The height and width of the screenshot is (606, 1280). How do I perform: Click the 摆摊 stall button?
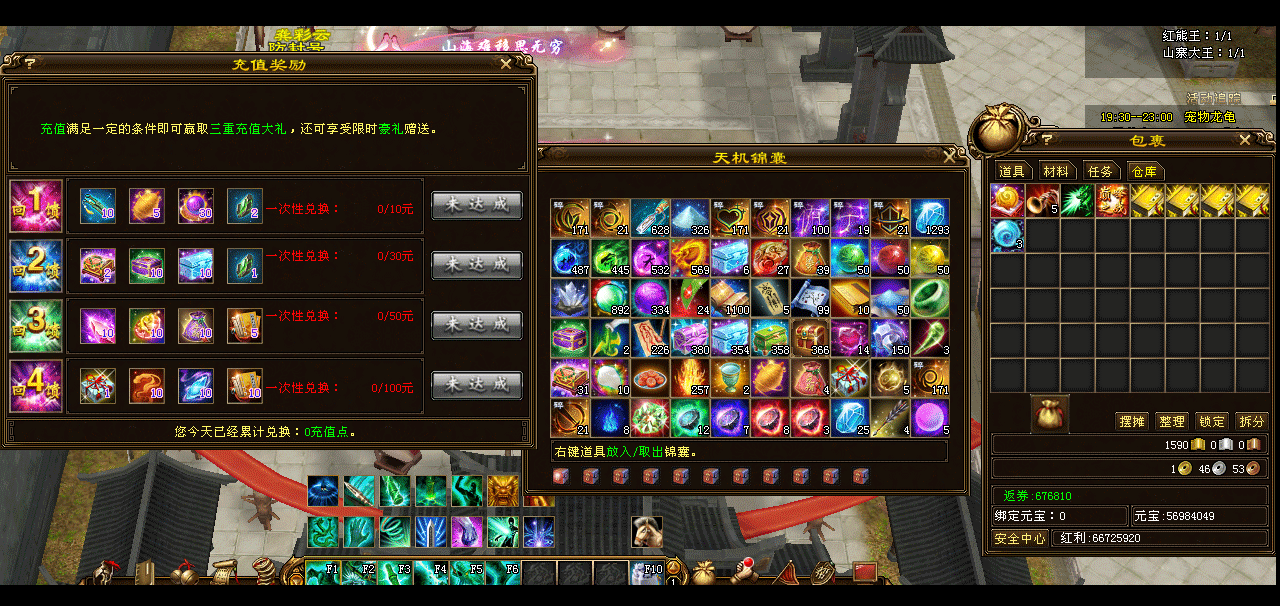[x=1131, y=422]
